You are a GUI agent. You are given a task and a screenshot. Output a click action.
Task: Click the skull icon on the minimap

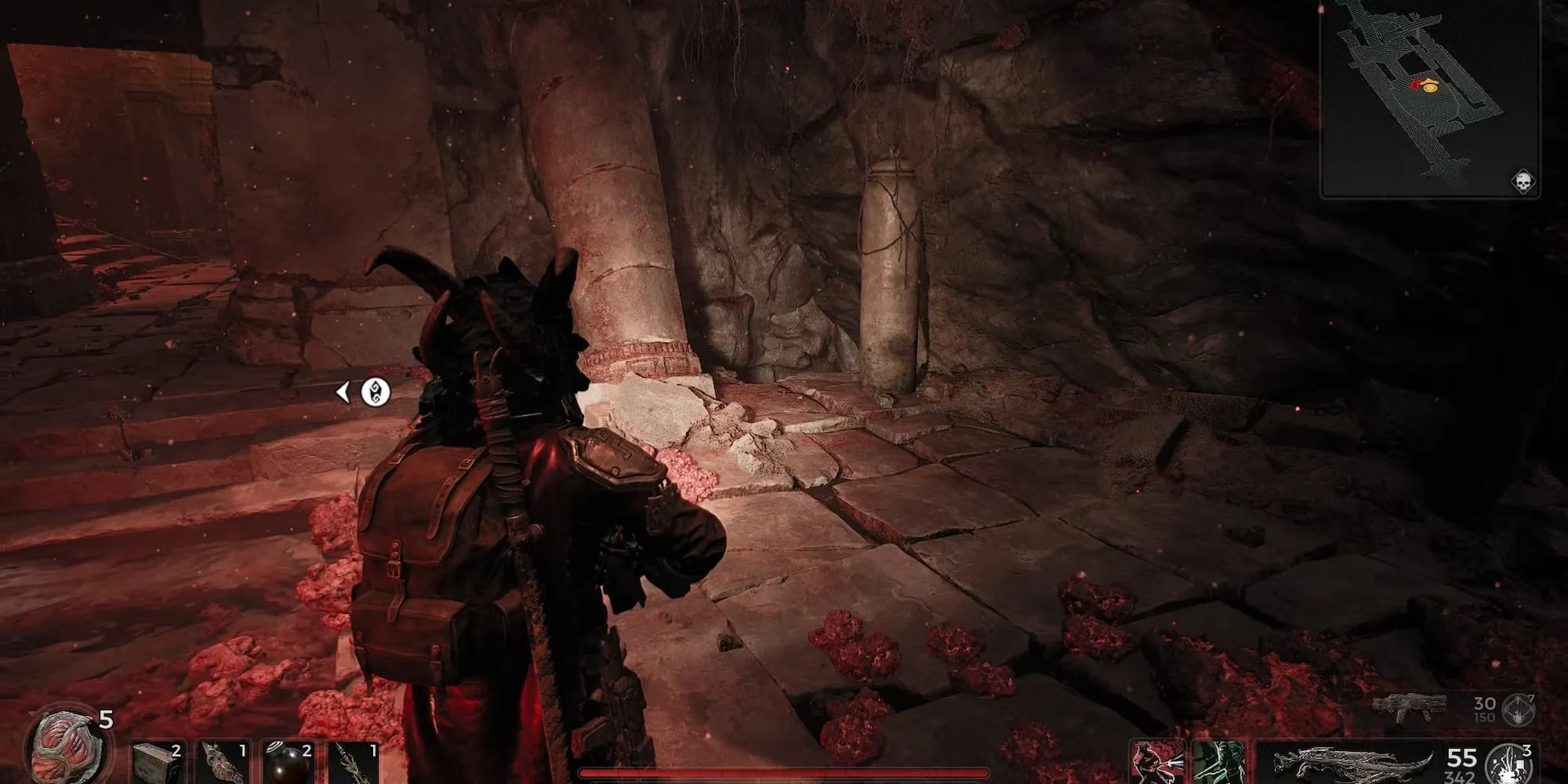click(x=1523, y=182)
